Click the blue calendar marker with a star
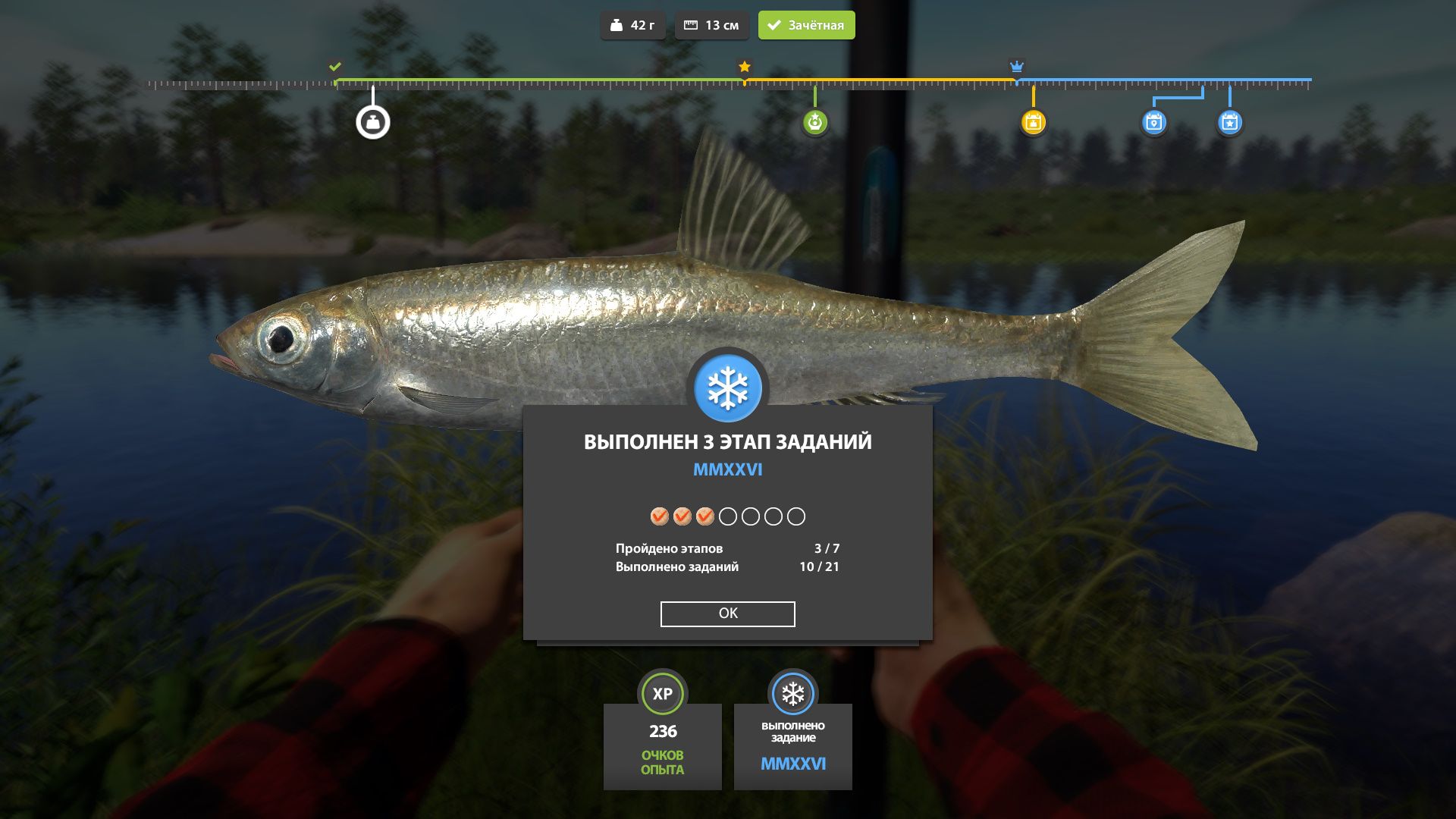The image size is (1456, 819). click(1229, 122)
